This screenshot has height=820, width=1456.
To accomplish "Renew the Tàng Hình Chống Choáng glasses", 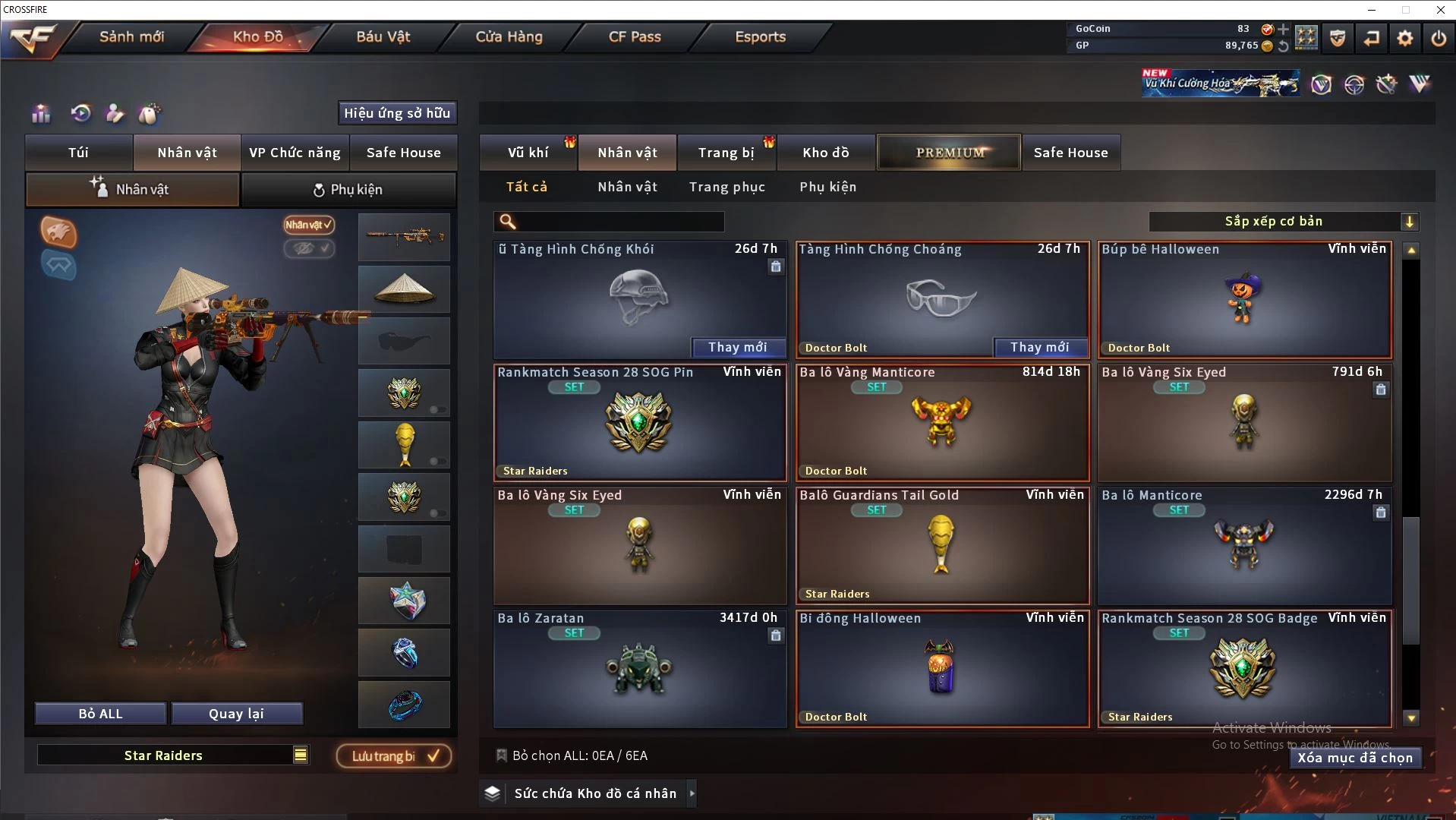I will click(1039, 348).
